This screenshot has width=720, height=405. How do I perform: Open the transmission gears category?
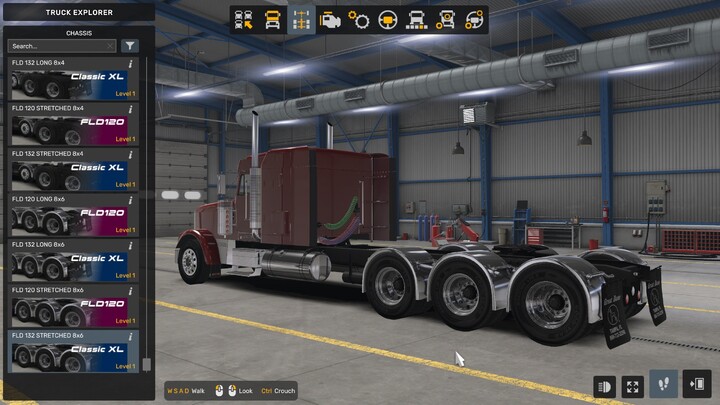(359, 20)
